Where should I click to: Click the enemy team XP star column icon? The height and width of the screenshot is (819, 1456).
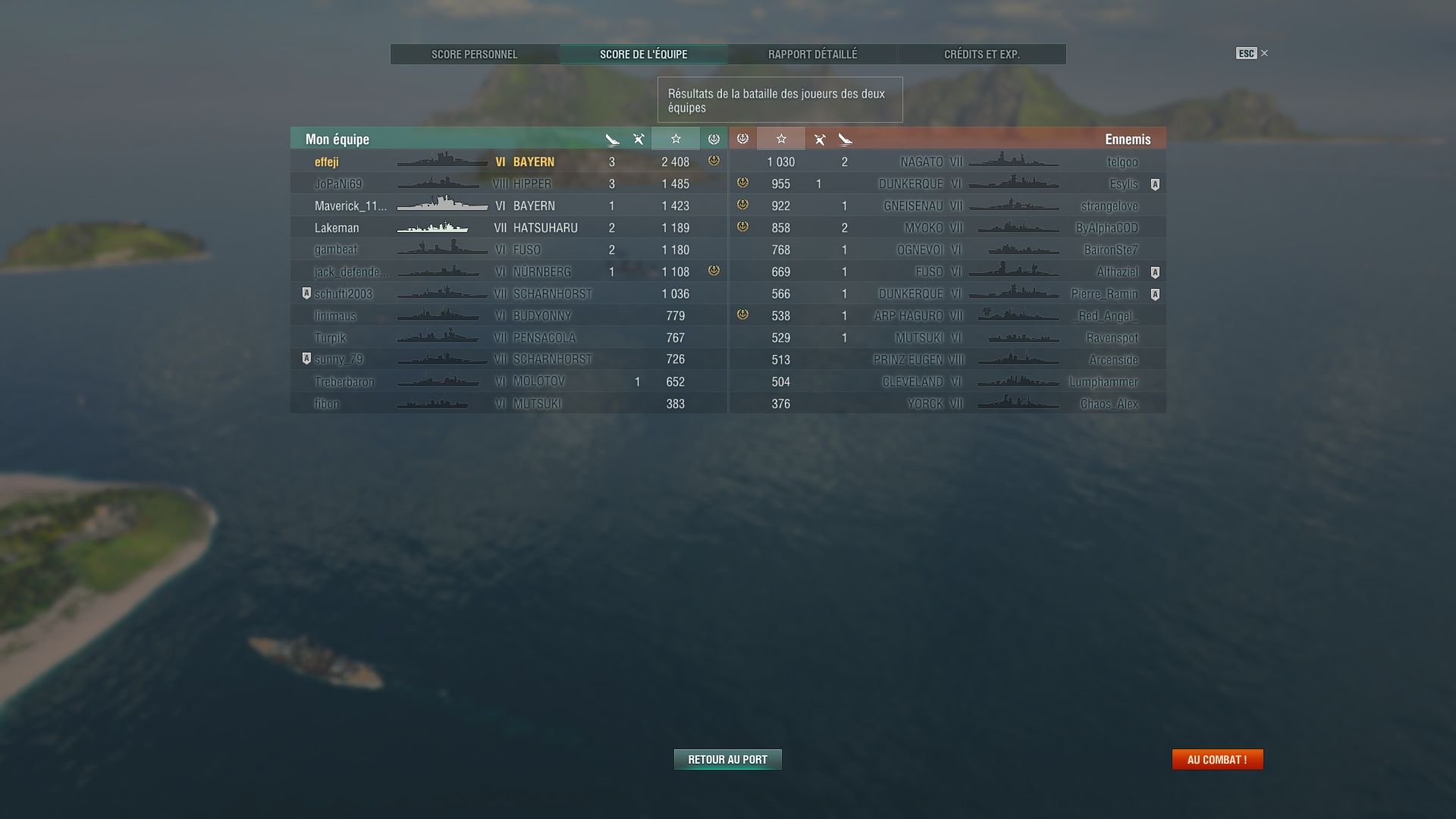pos(781,139)
